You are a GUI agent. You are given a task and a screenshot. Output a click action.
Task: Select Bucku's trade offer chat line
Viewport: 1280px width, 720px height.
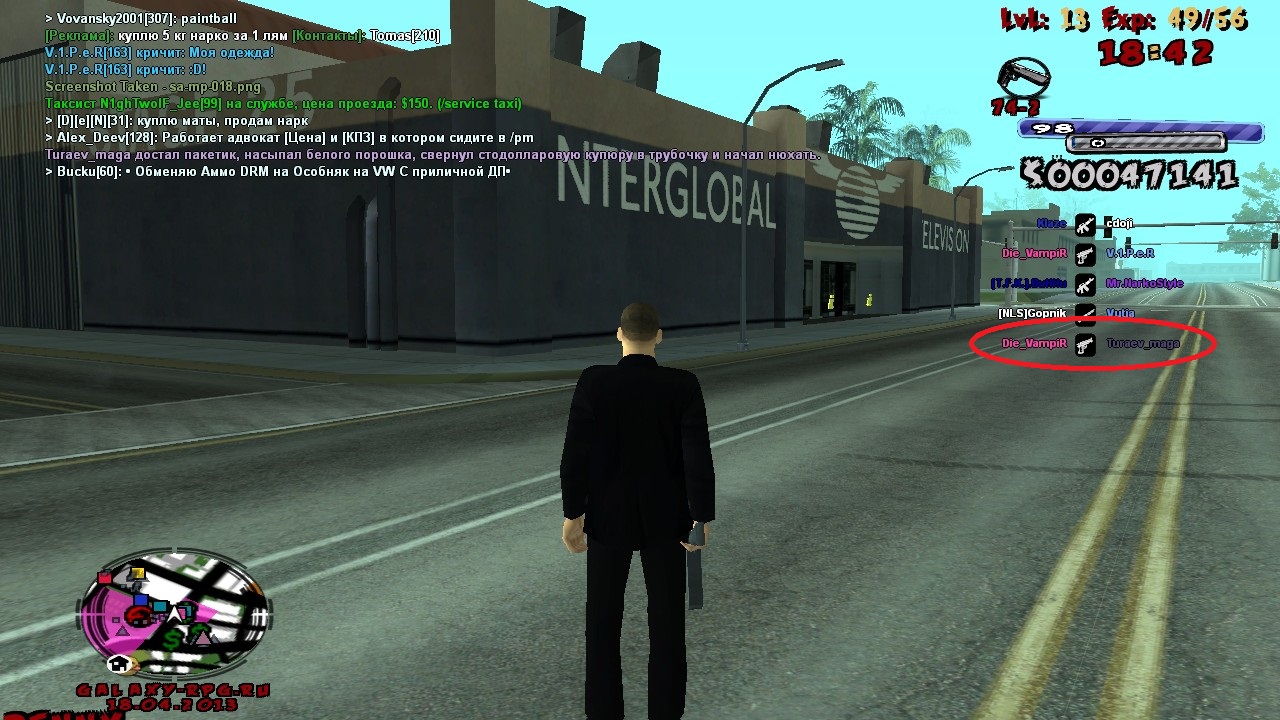[x=278, y=172]
